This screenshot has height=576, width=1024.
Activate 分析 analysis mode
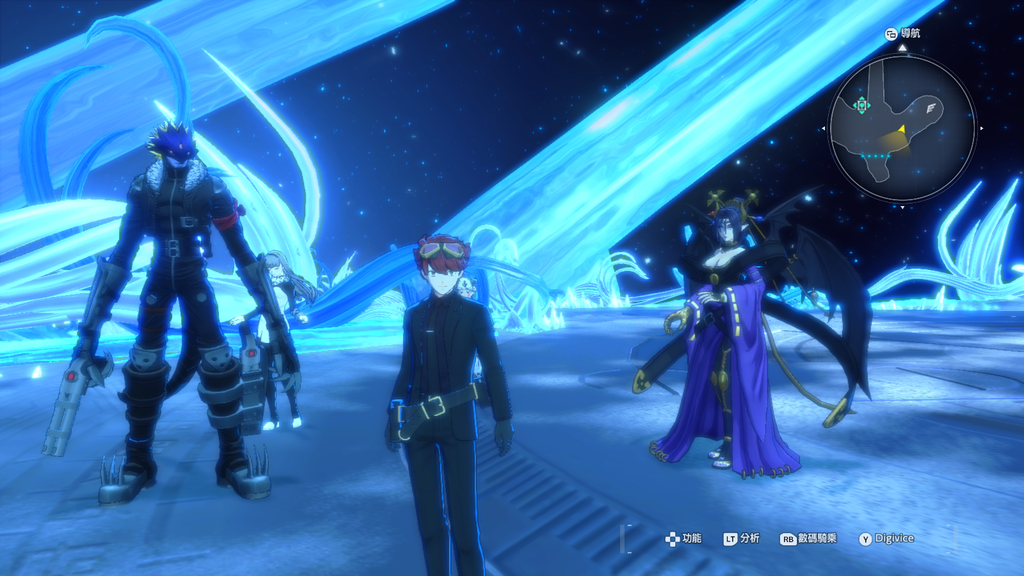tap(742, 538)
